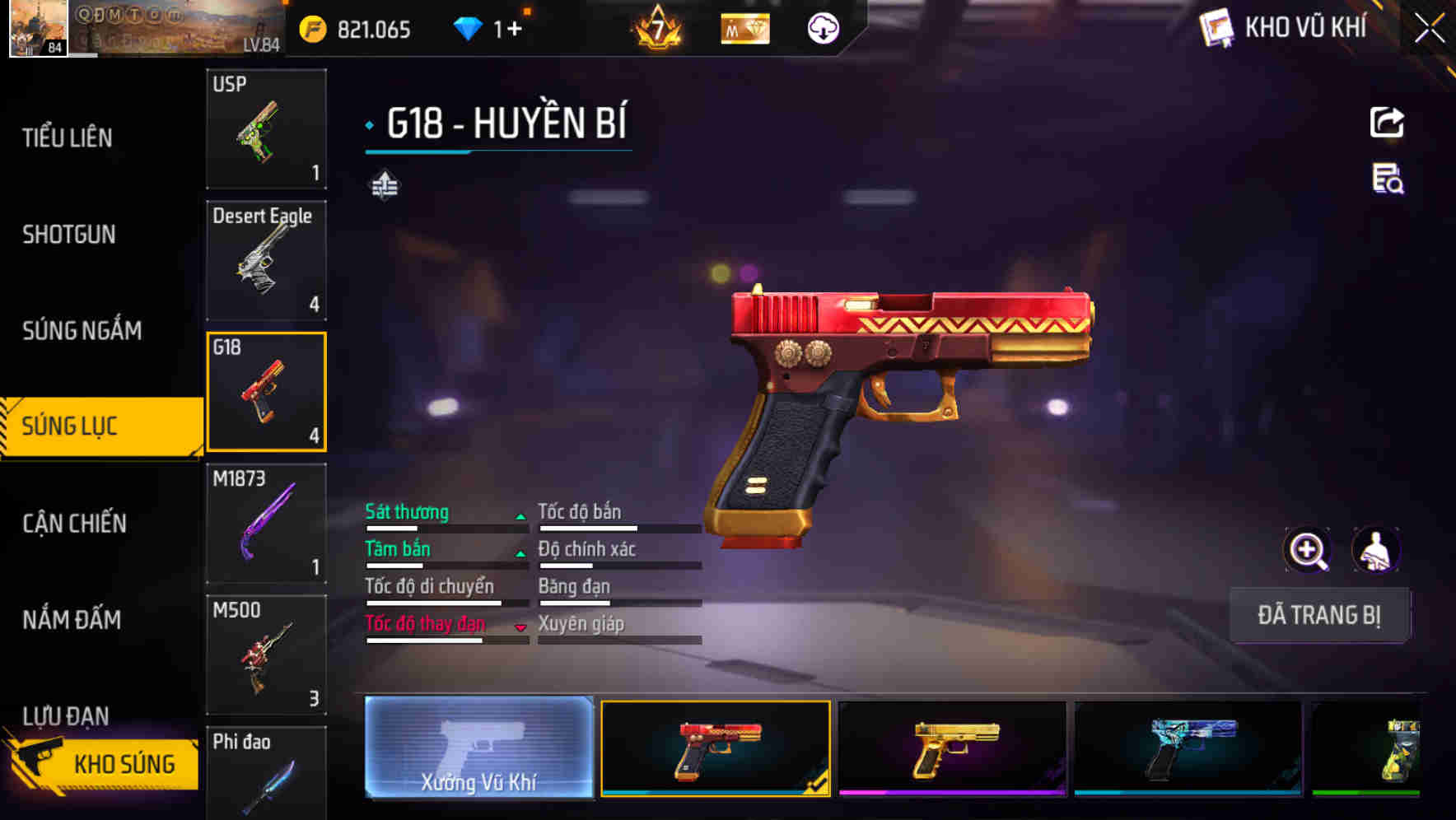Open the KHO SÚNG section
The image size is (1456, 820).
click(124, 762)
